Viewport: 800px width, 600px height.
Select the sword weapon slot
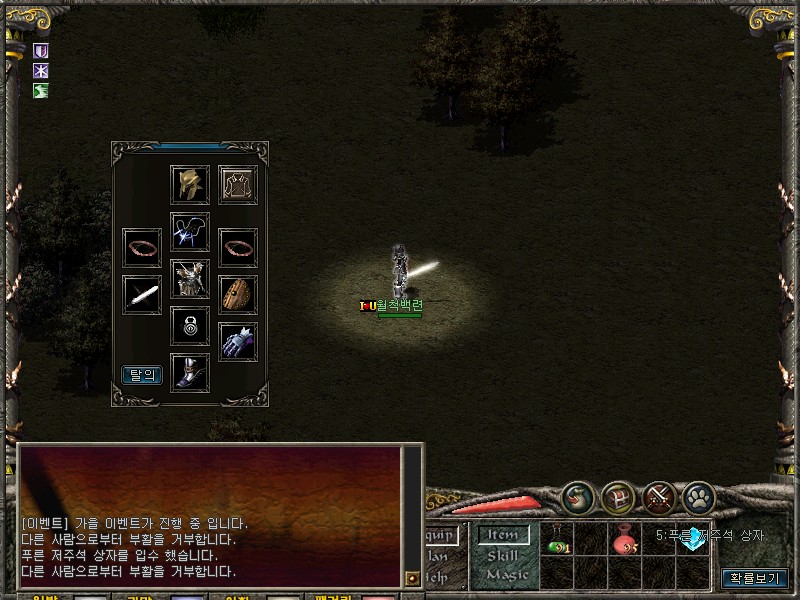click(142, 295)
